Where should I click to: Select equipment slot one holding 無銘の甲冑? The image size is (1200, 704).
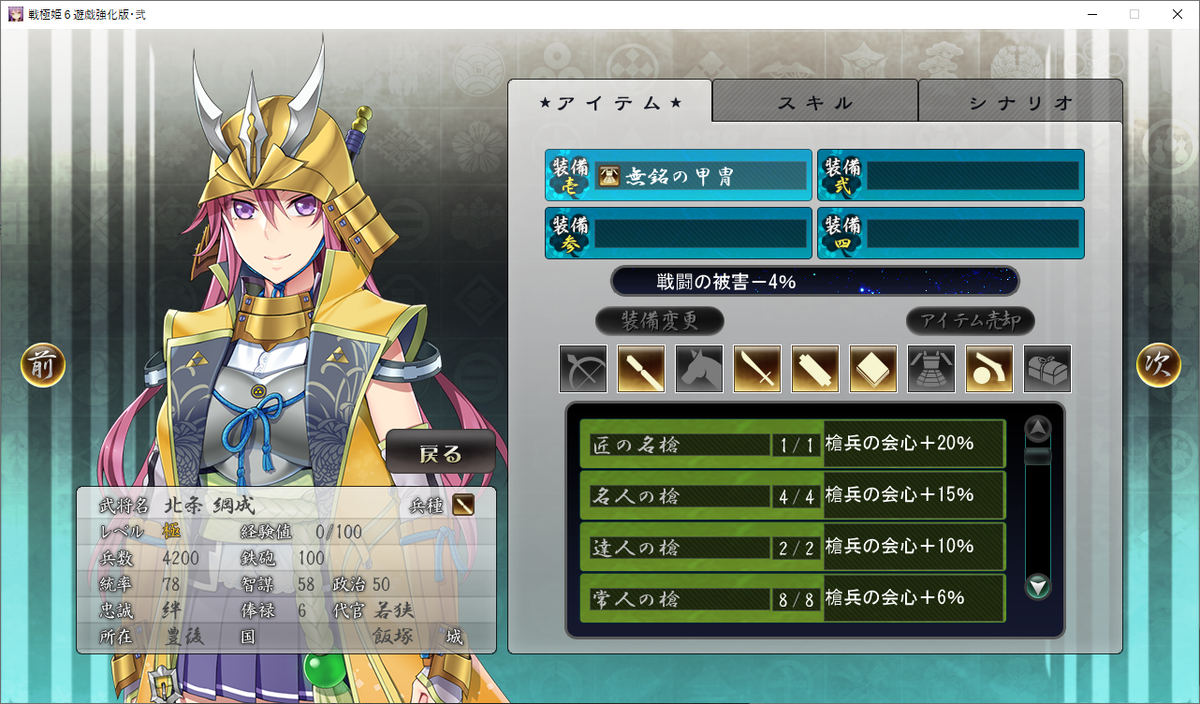[678, 177]
